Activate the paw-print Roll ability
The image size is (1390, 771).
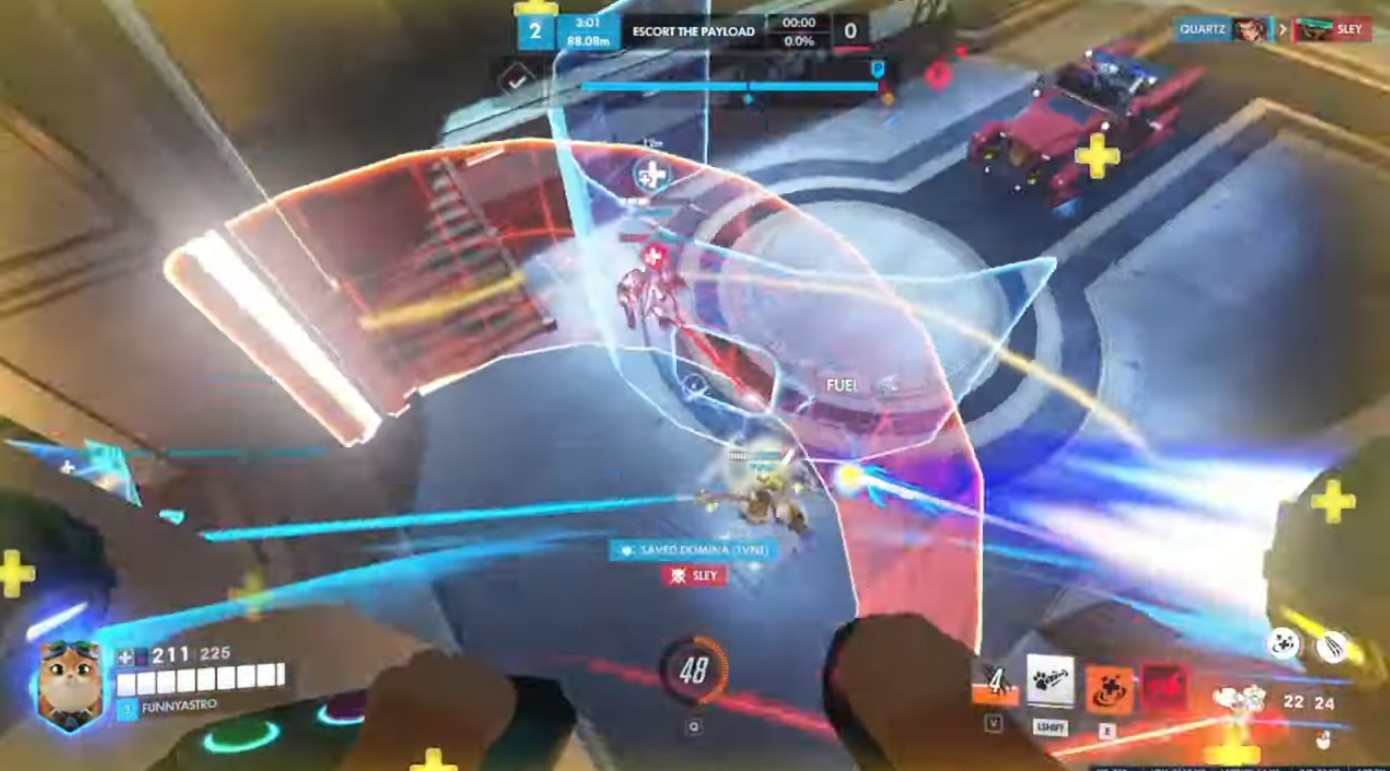click(x=1050, y=682)
